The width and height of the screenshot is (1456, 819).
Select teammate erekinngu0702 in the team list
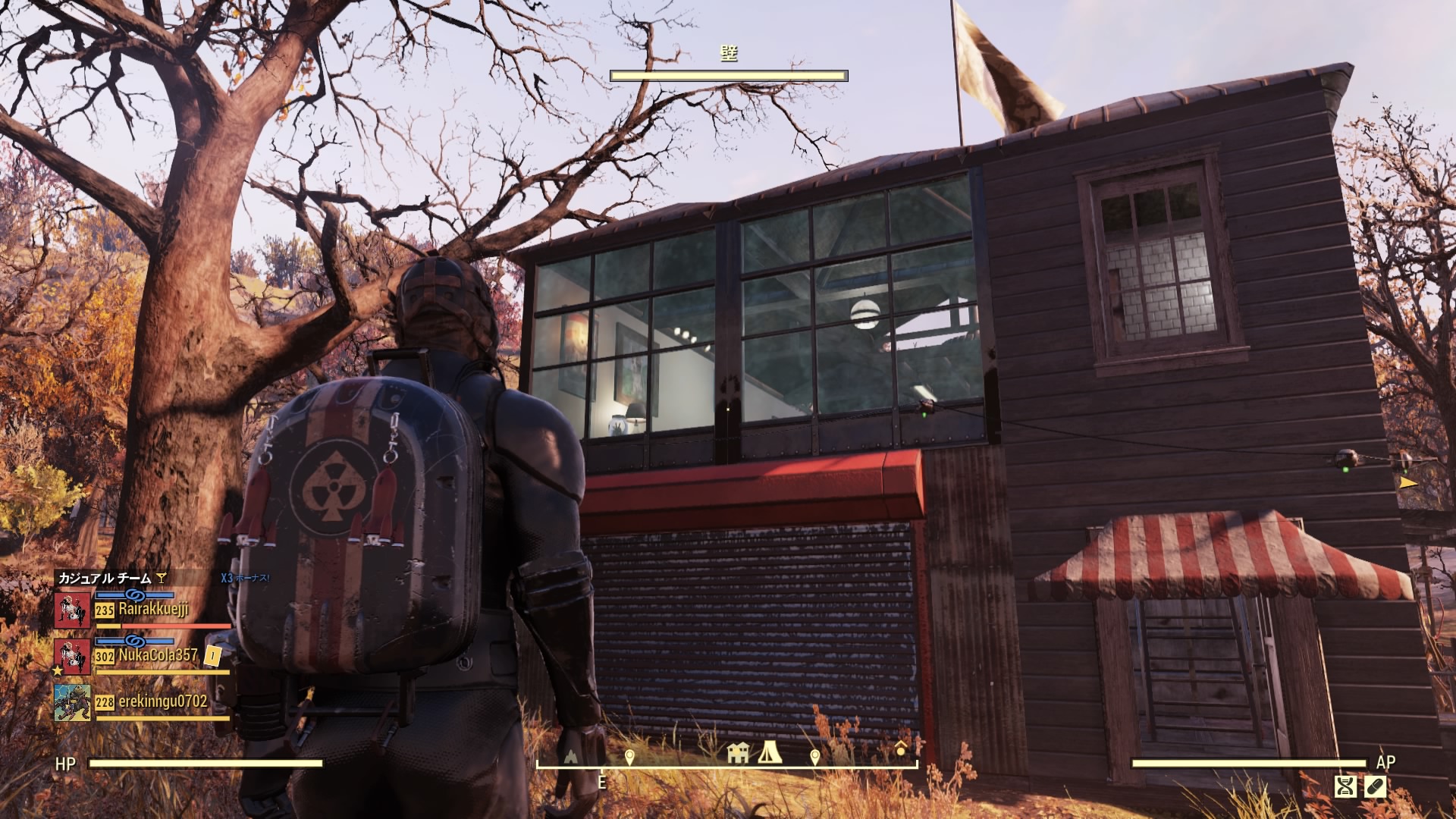[x=162, y=702]
